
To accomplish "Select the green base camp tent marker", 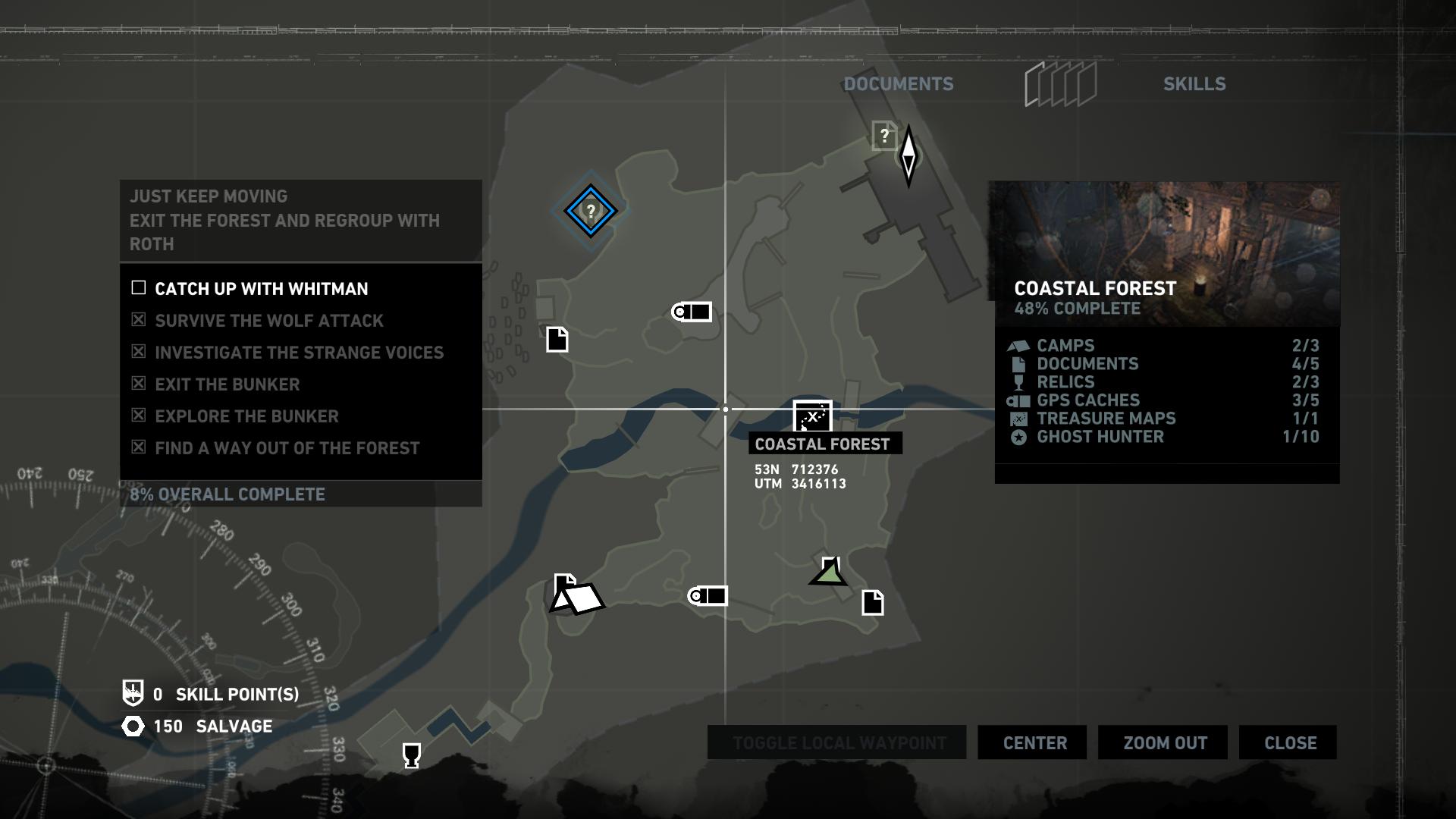I will pos(829,573).
